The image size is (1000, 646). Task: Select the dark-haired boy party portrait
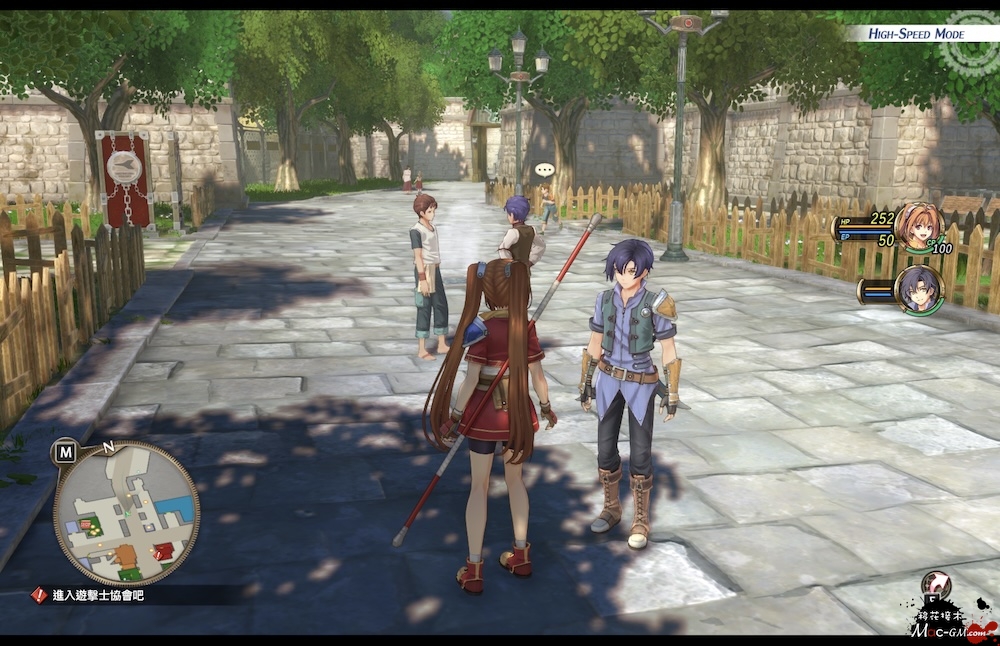[x=918, y=290]
